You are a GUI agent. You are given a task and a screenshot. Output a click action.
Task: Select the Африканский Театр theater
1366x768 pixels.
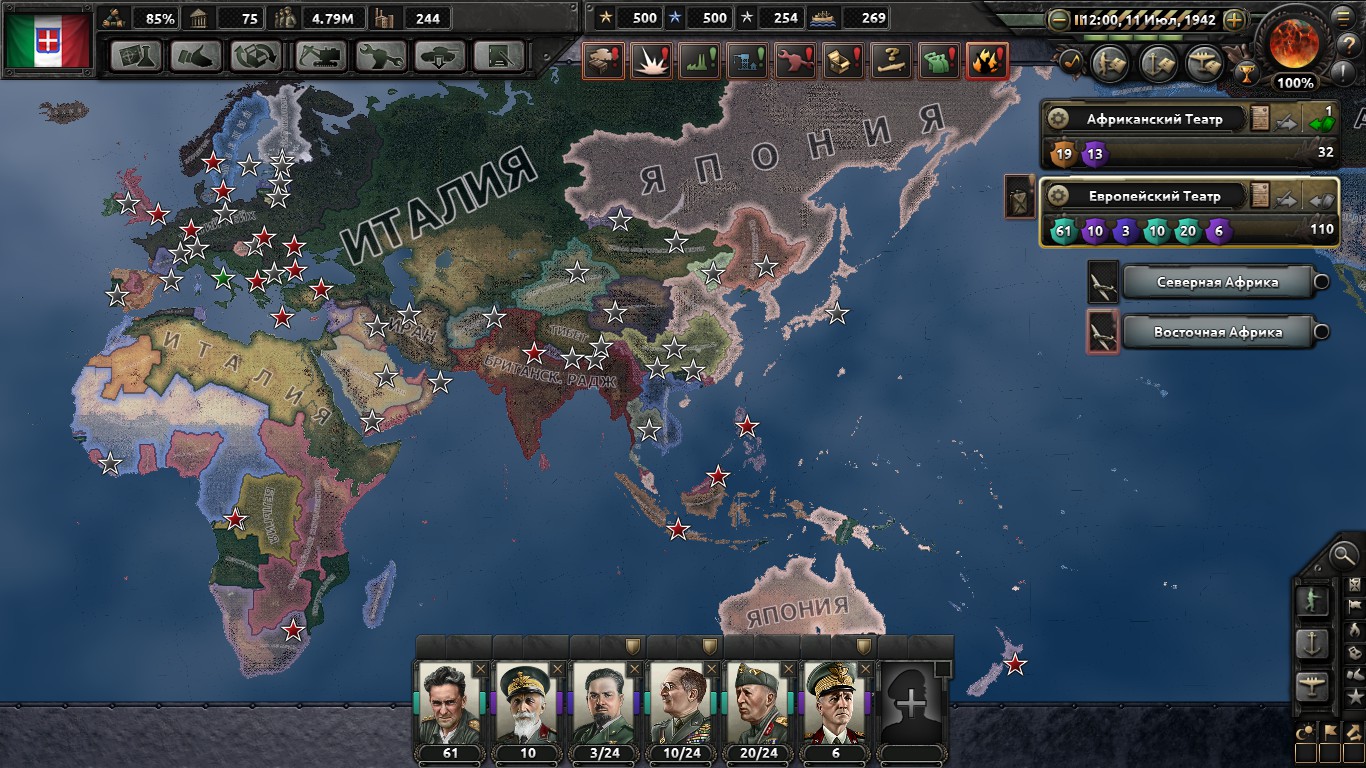tap(1154, 119)
